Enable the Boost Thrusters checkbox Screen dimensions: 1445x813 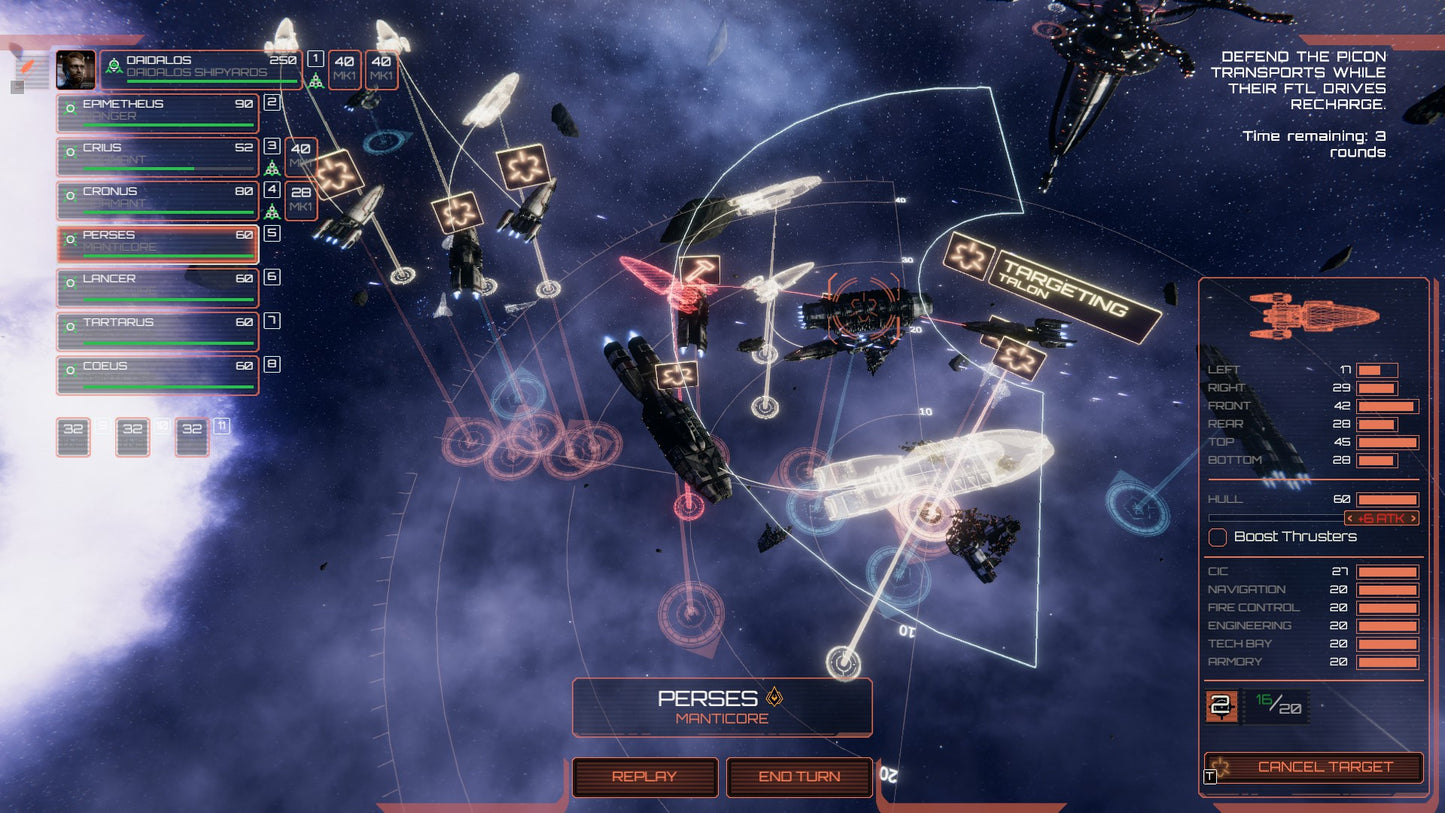click(1218, 537)
